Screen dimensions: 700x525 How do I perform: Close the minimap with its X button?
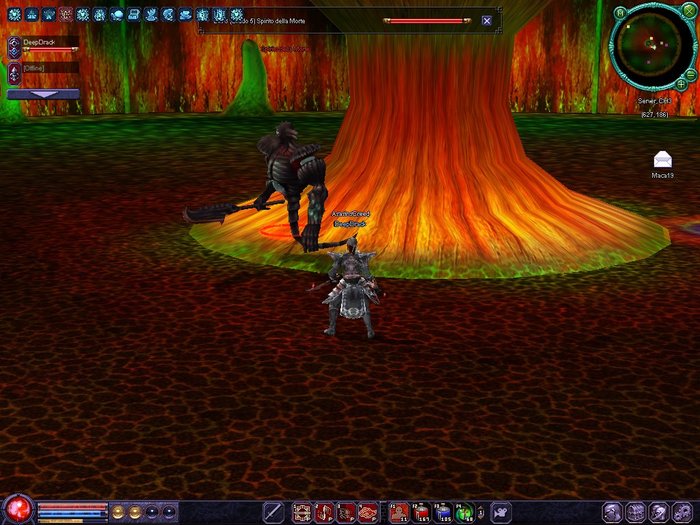(x=687, y=12)
